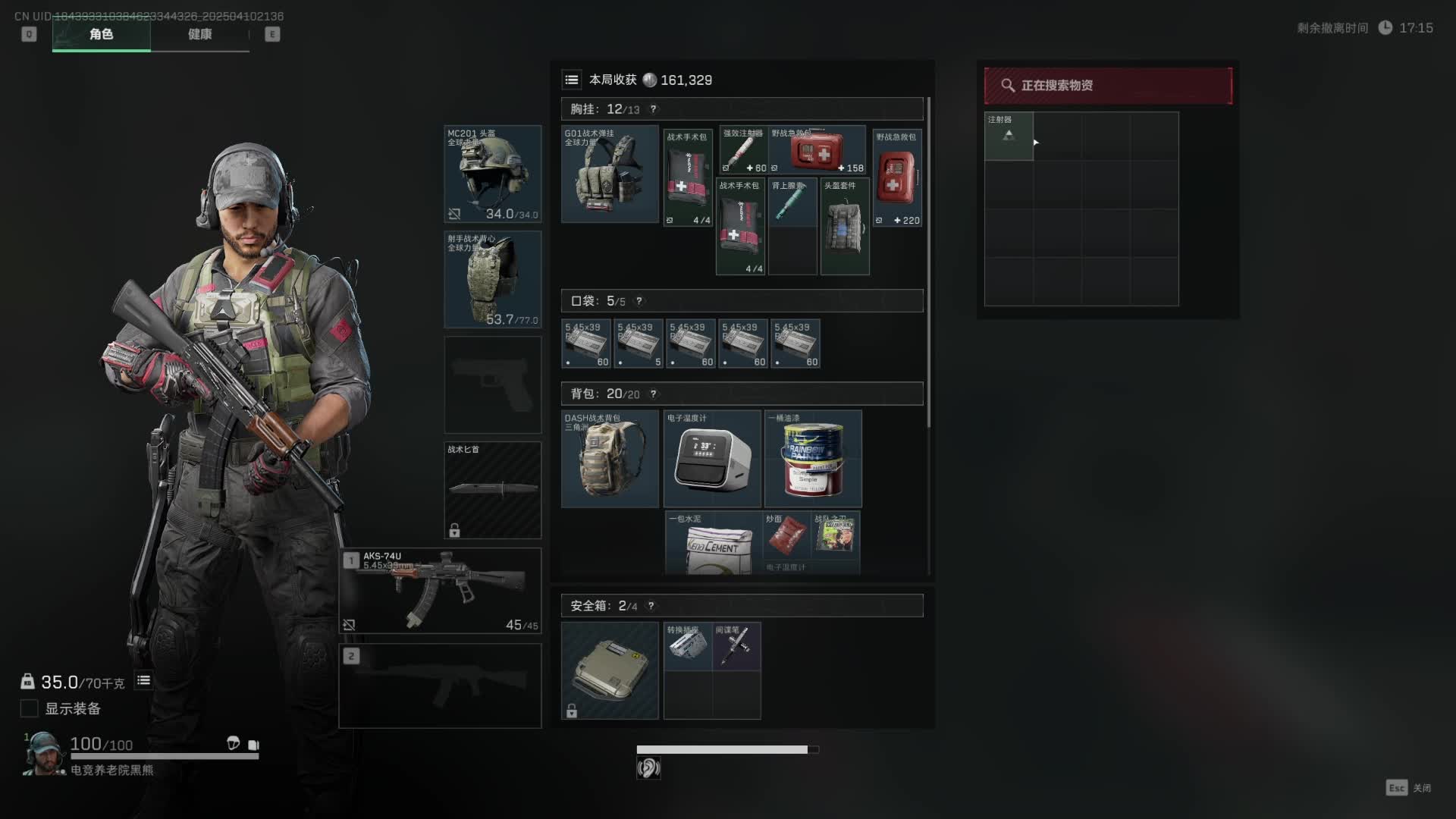1456x819 pixels.
Task: Select the 间谍笔 spy pen in safe box
Action: pos(736,646)
